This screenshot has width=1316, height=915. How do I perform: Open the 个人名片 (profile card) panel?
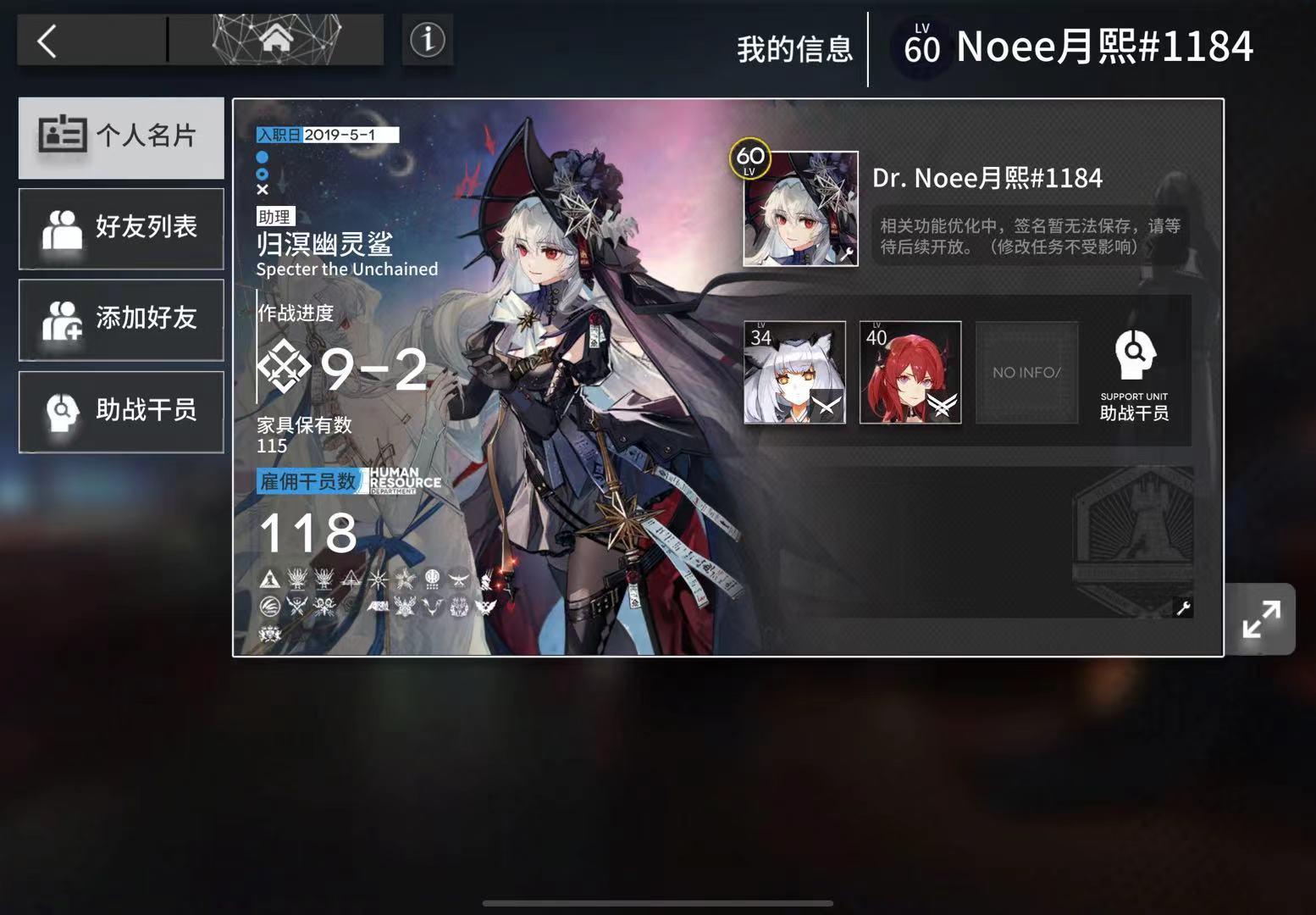click(x=120, y=137)
